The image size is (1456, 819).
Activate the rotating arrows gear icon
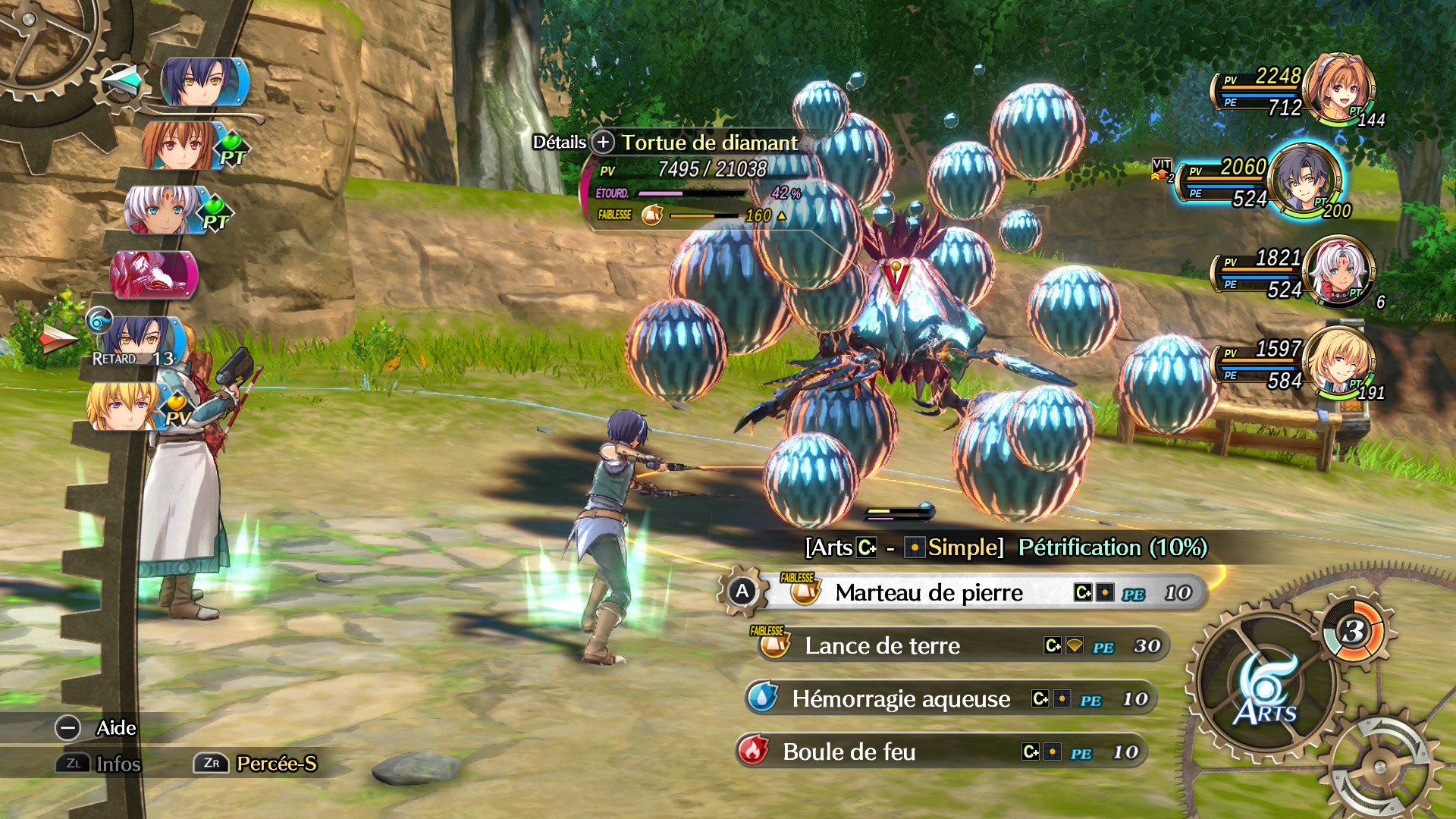click(x=1380, y=766)
